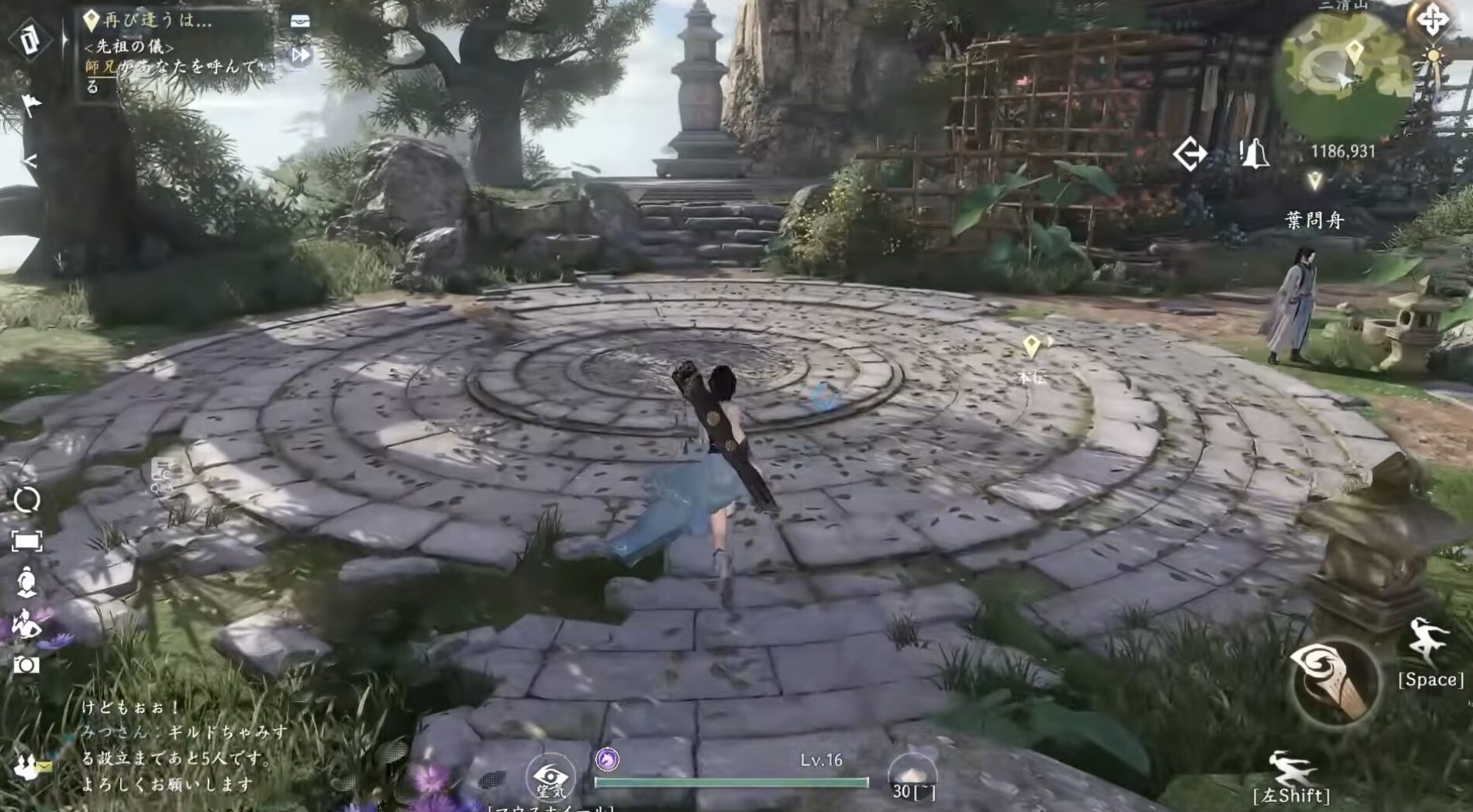This screenshot has width=1473, height=812.
Task: Select the white flag icon
Action: pyautogui.click(x=31, y=103)
